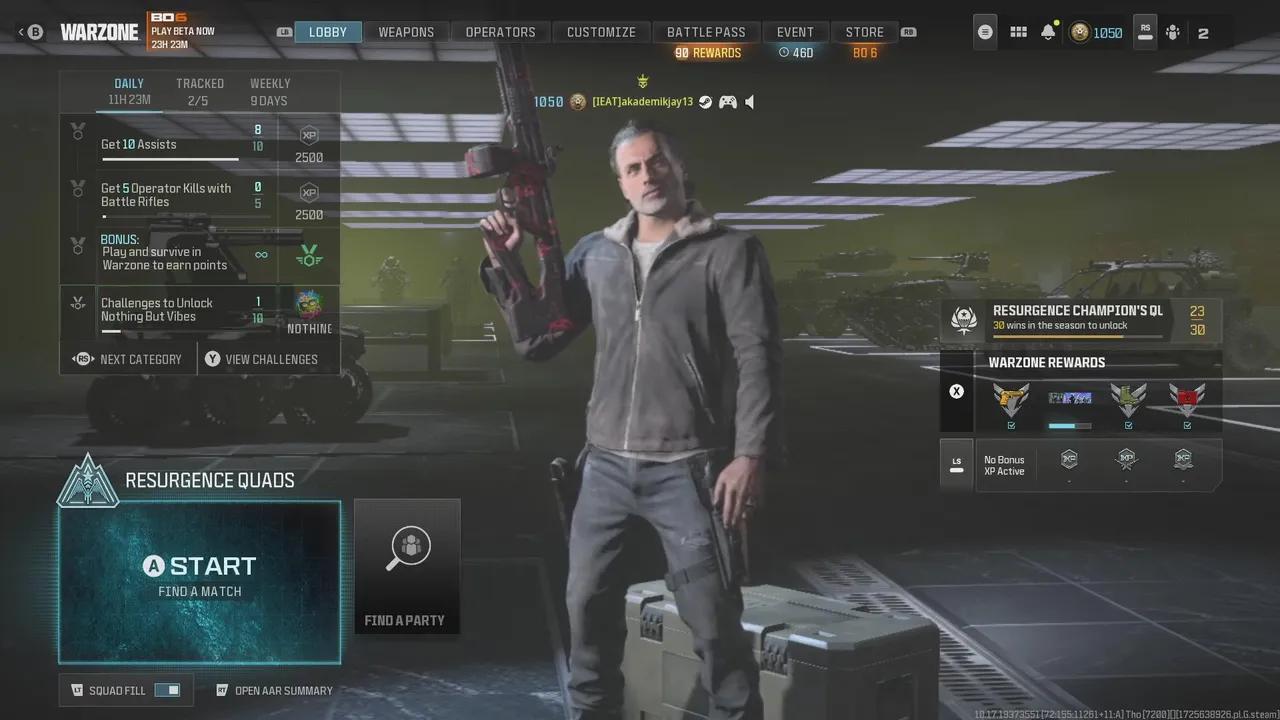Toggle the boots reward checkbox
This screenshot has height=720, width=1280.
click(1128, 425)
